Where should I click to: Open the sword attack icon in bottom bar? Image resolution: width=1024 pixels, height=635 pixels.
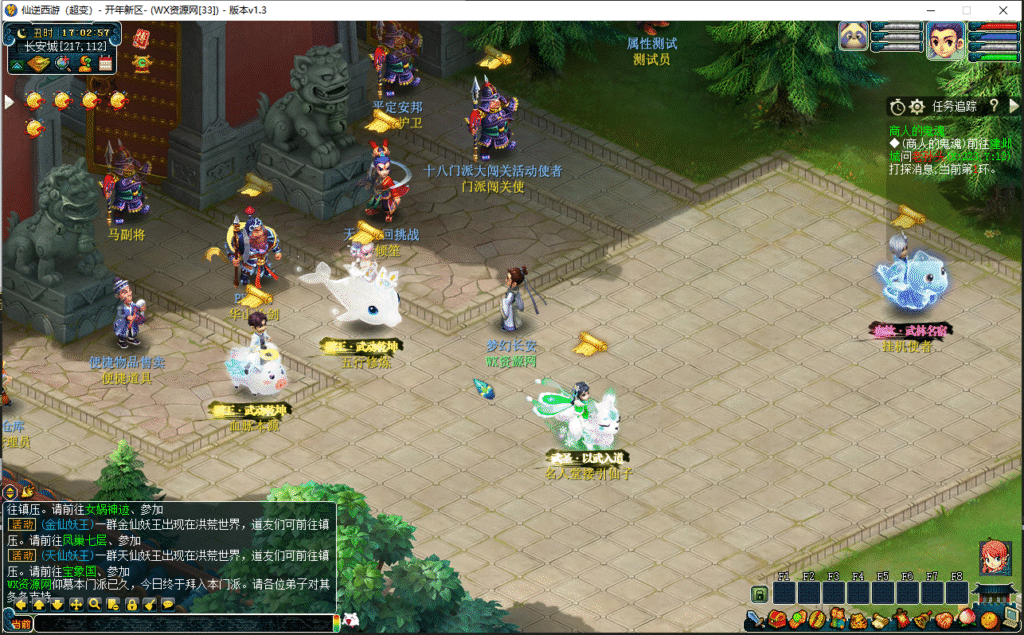(757, 620)
